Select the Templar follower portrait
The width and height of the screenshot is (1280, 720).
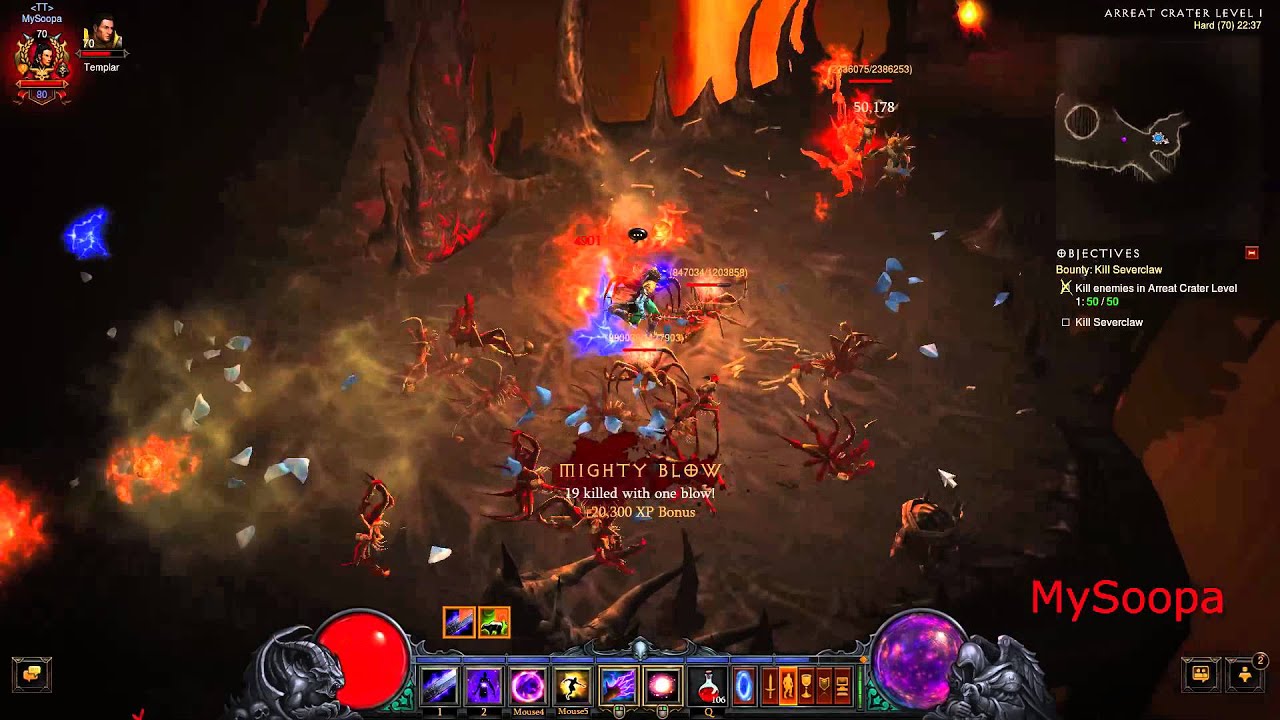click(x=101, y=40)
